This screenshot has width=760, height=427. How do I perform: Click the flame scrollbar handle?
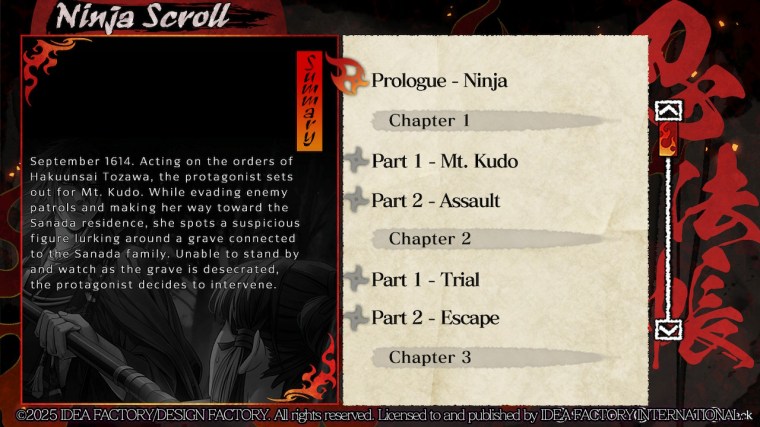pos(667,141)
